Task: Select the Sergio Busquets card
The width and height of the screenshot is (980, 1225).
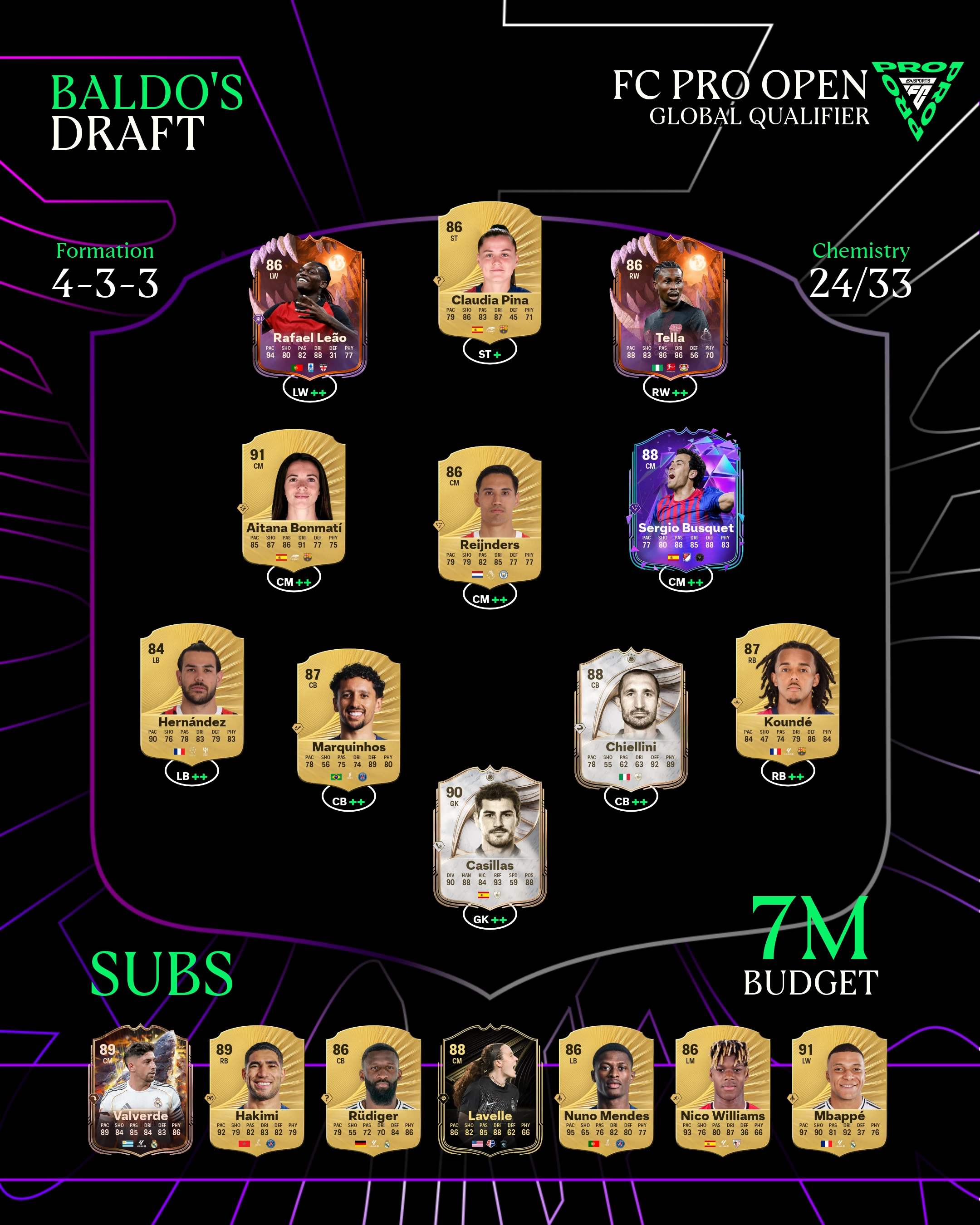Action: (x=686, y=498)
